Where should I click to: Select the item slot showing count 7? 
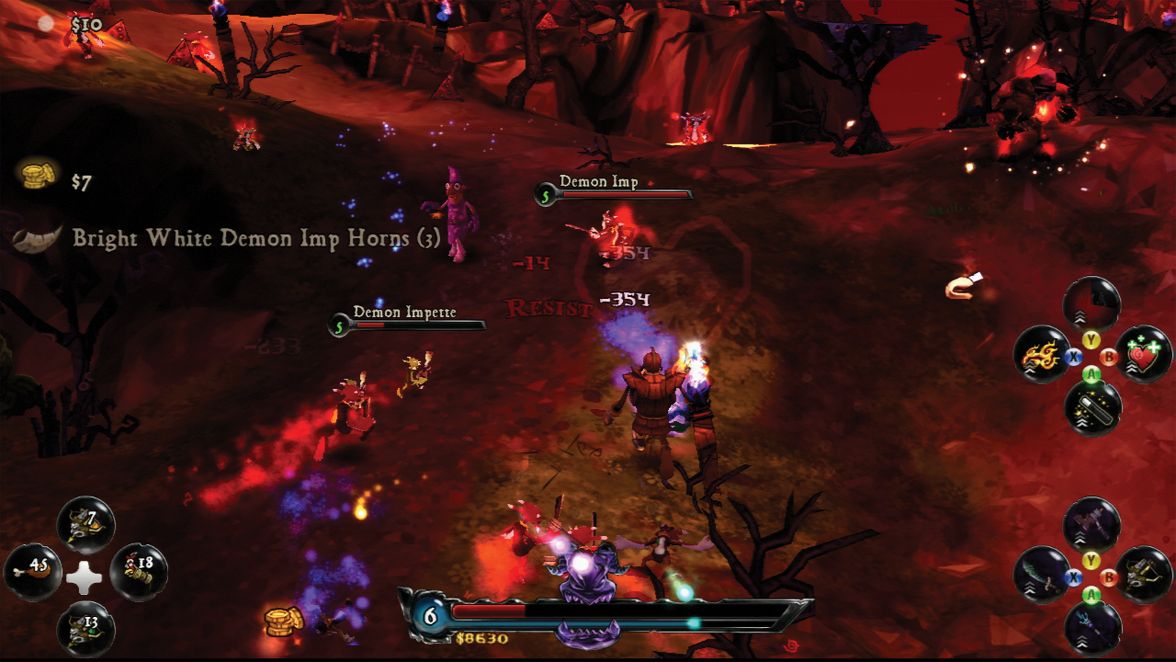[x=86, y=525]
